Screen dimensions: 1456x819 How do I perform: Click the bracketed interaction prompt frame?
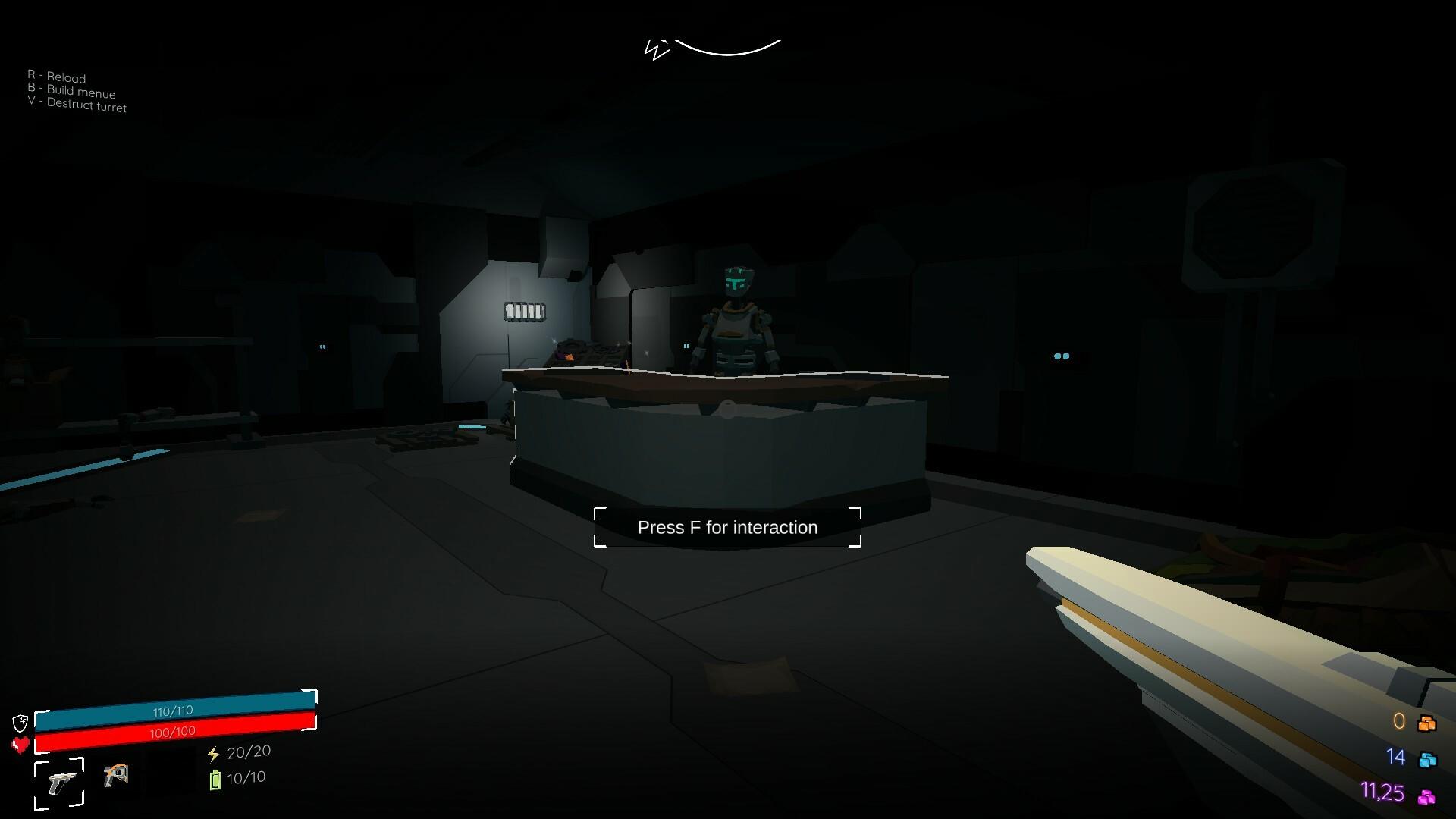(727, 527)
